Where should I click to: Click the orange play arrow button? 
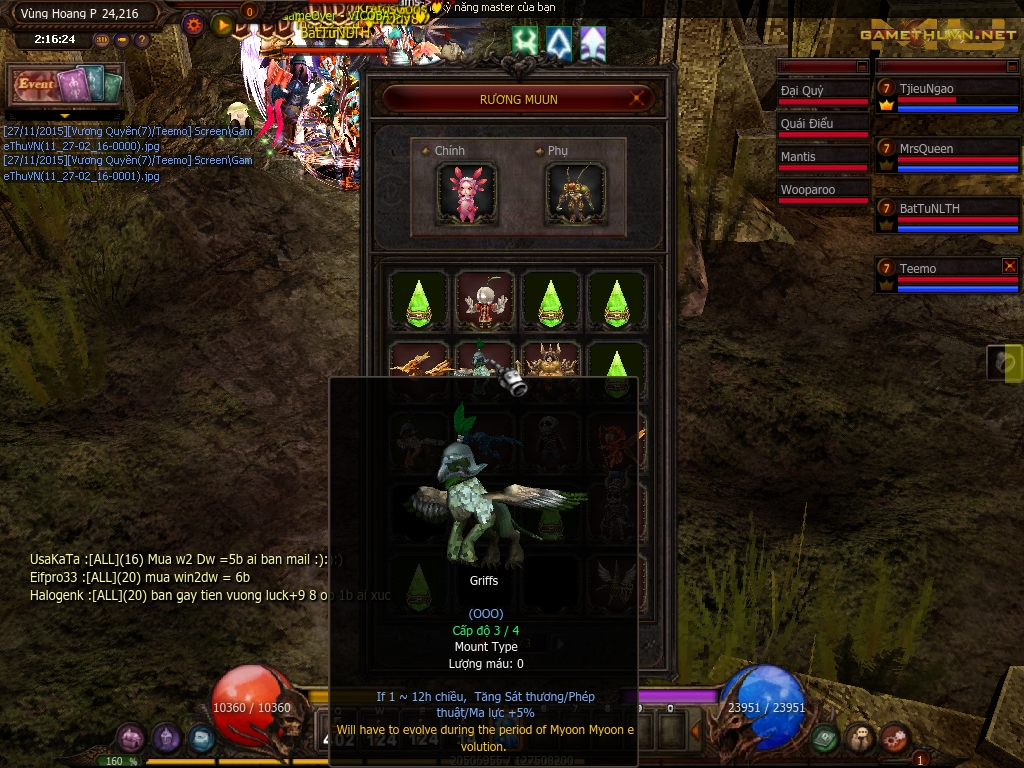[x=223, y=25]
